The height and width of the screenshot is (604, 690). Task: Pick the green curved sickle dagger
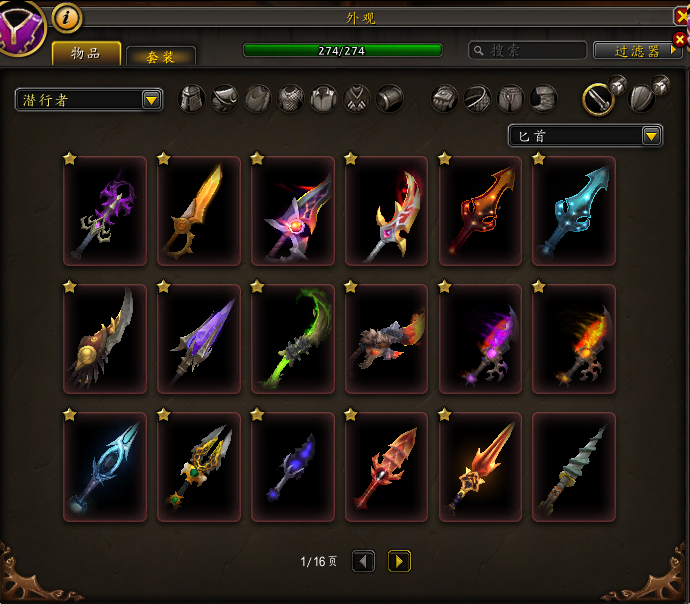tap(293, 339)
